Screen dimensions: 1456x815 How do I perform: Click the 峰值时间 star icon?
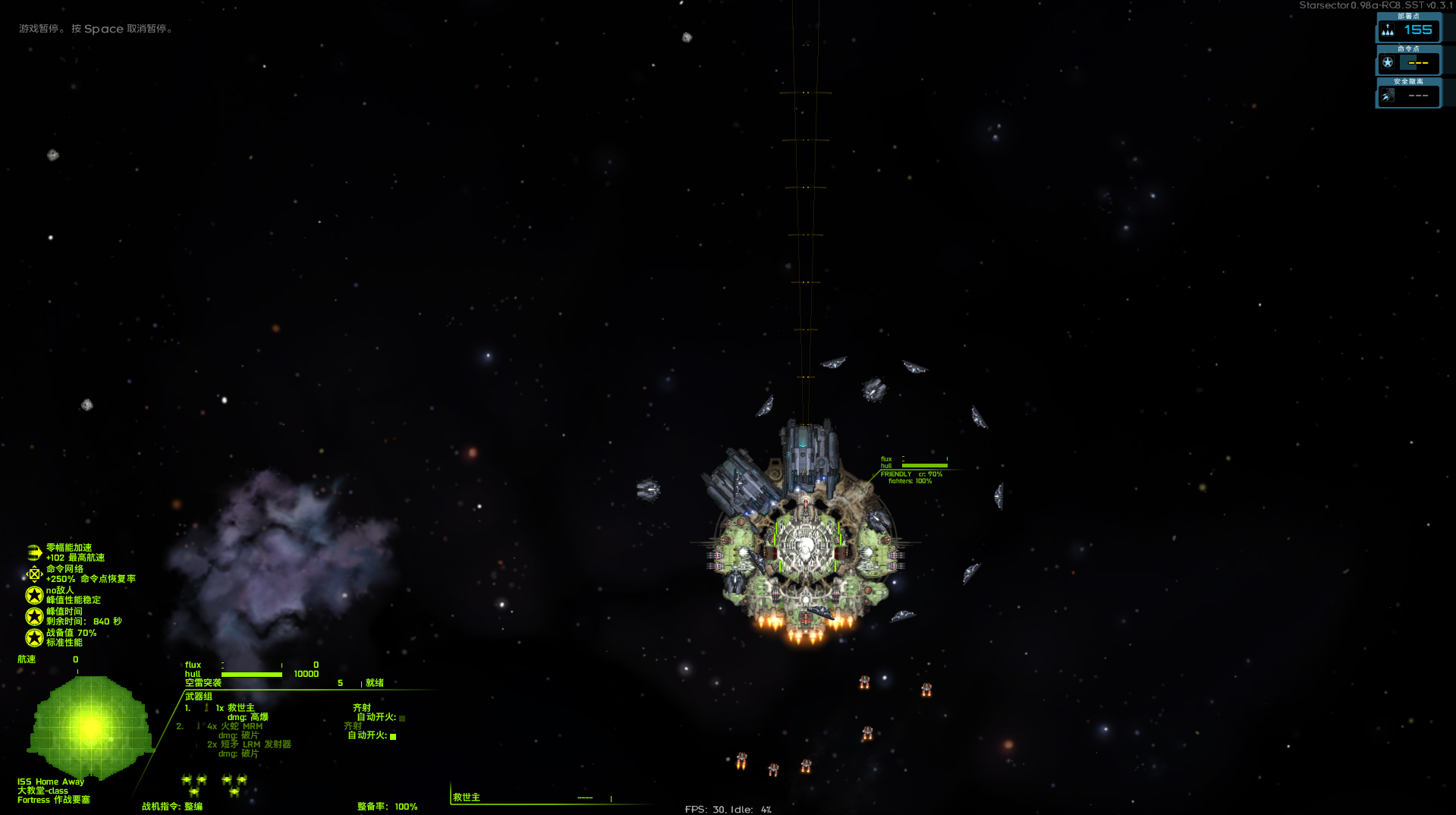(34, 616)
